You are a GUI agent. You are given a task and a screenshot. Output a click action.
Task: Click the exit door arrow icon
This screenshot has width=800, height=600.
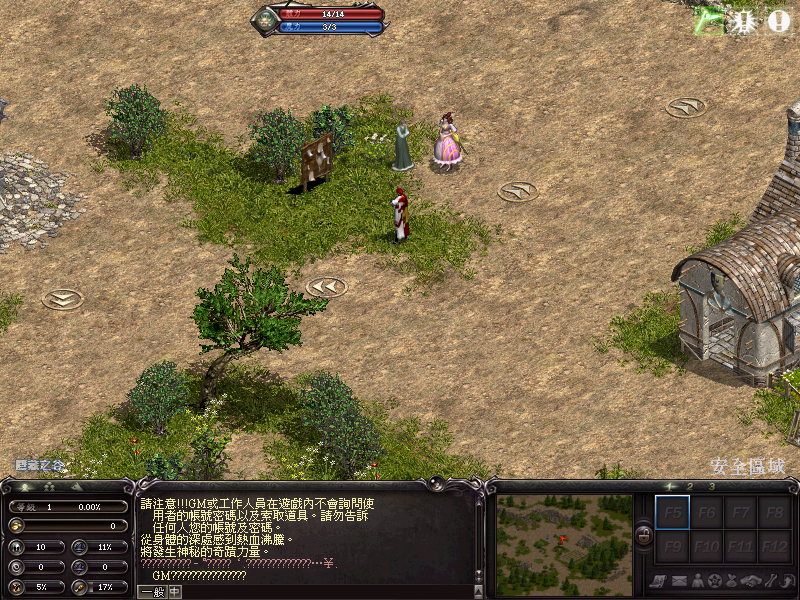[x=787, y=581]
